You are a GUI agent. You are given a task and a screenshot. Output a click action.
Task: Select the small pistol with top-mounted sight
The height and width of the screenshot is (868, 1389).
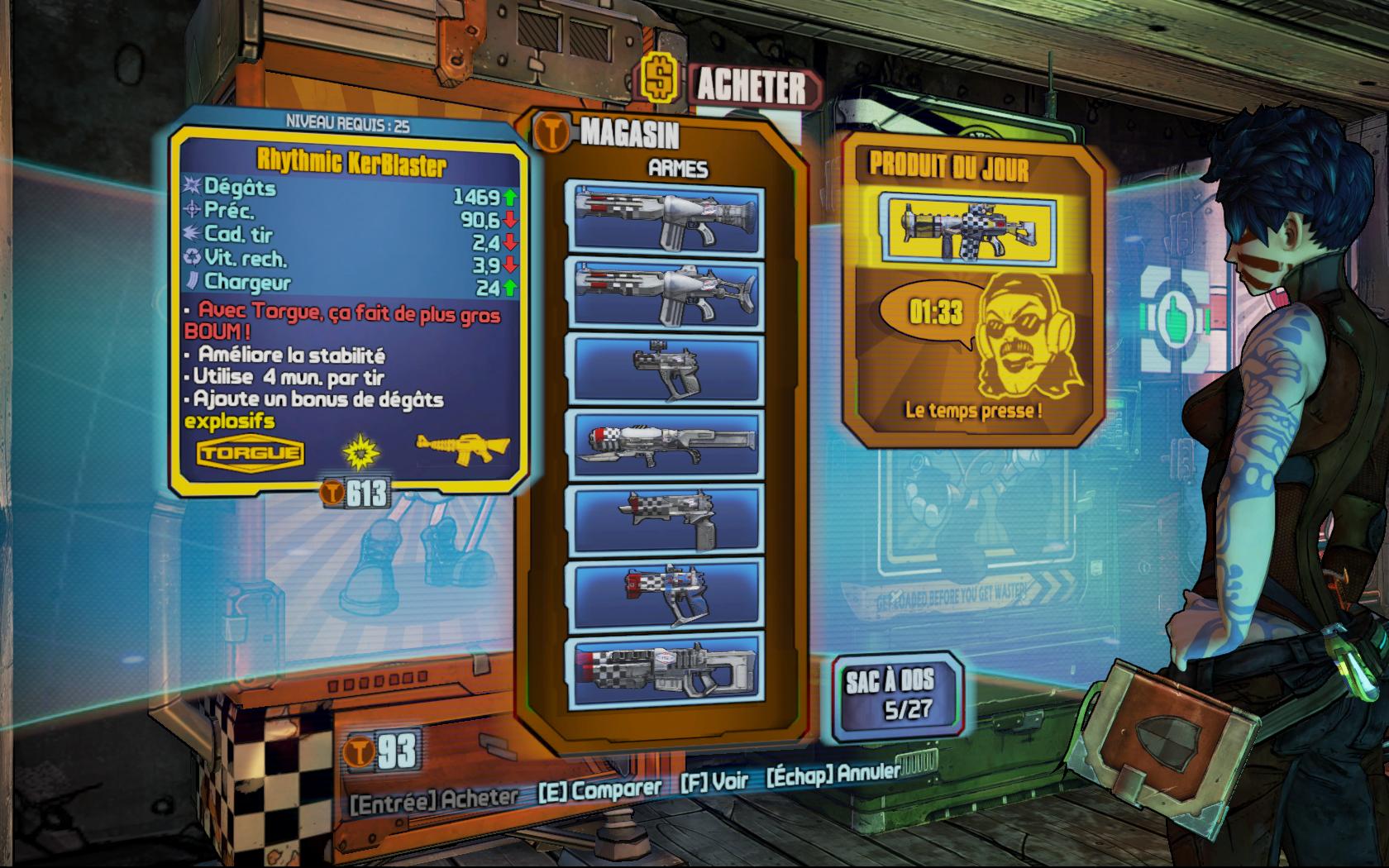point(666,370)
